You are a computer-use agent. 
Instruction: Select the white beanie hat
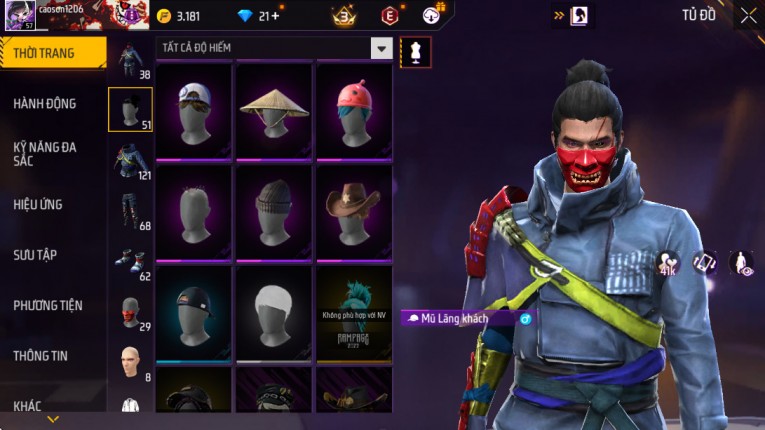click(274, 312)
